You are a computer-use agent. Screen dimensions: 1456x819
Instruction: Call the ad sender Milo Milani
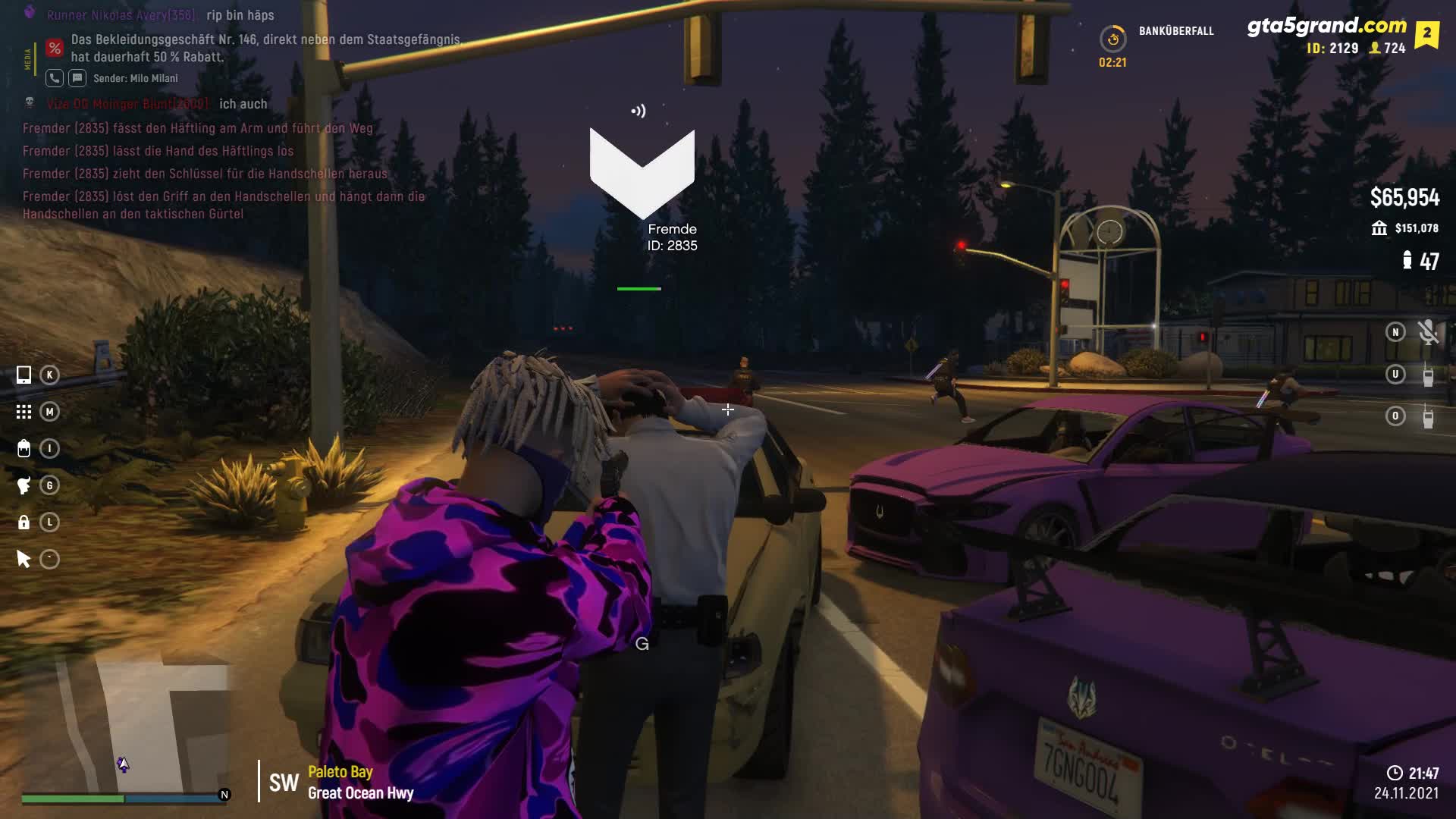point(55,78)
